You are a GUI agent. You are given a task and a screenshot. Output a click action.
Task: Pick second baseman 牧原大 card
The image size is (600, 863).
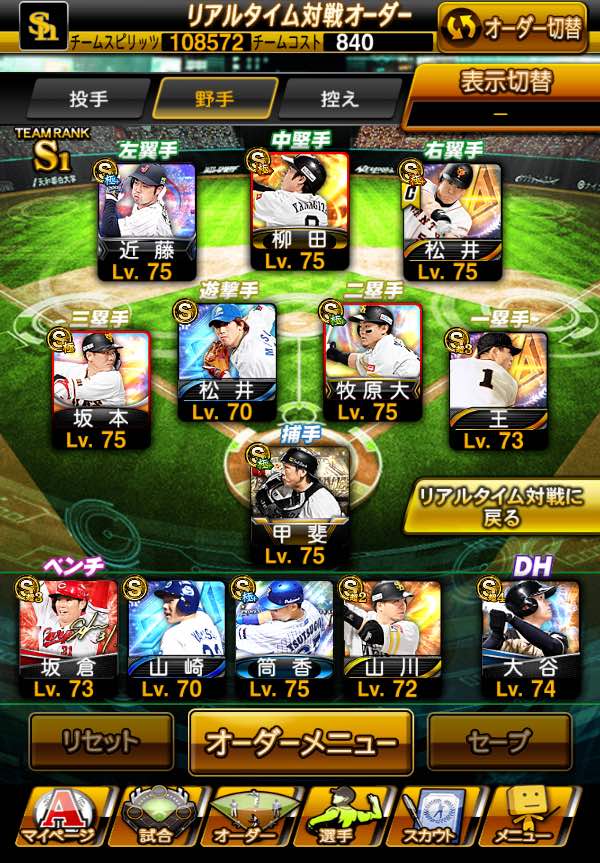372,363
